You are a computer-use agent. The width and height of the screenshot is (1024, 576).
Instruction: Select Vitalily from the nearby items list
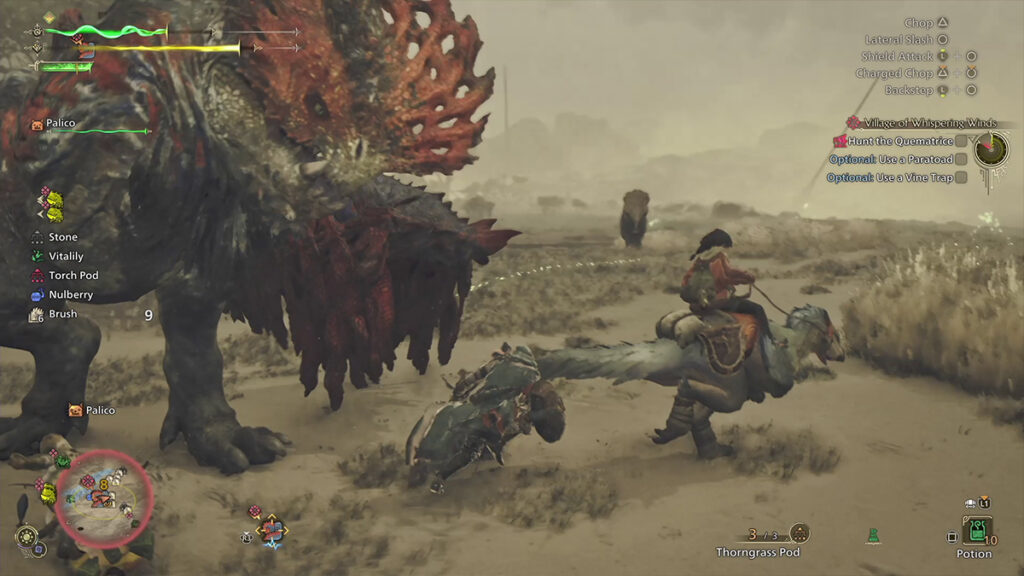click(66, 257)
